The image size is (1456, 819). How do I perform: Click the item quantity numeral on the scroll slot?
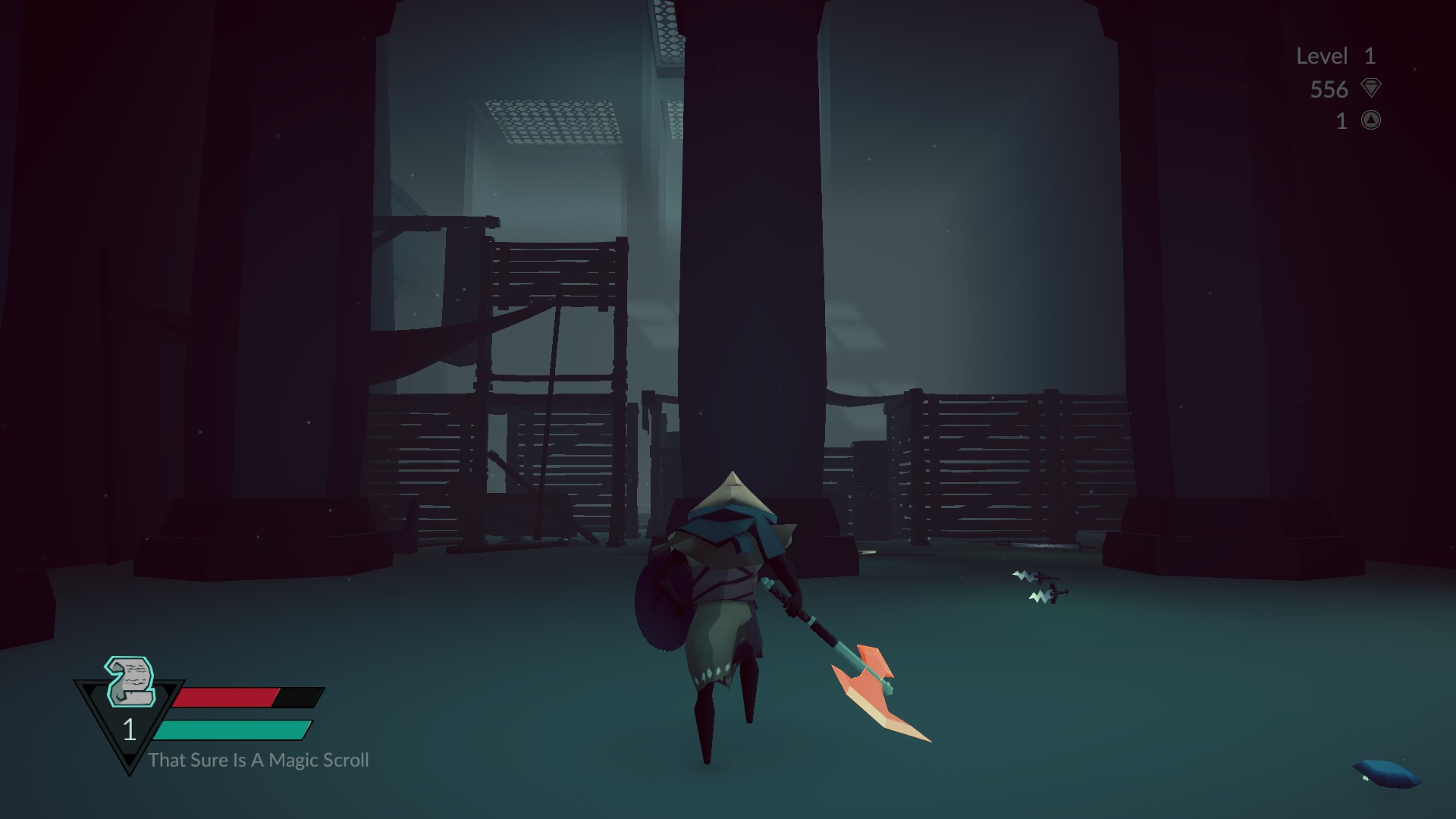(x=130, y=732)
